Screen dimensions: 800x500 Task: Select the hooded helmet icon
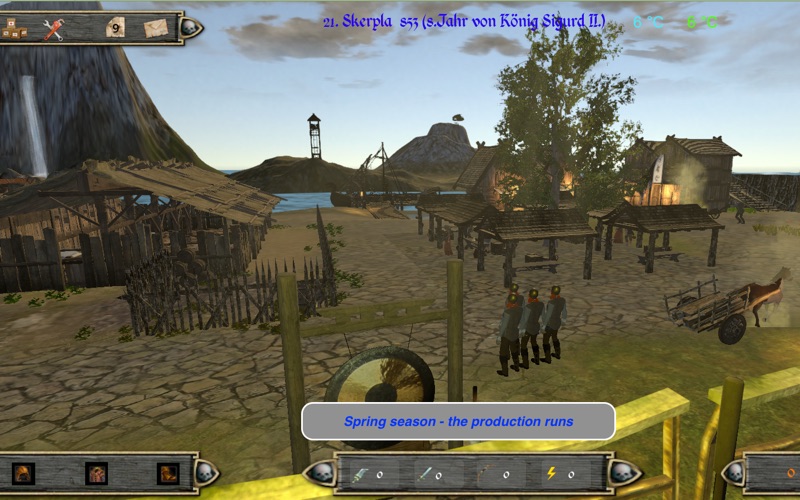23,474
